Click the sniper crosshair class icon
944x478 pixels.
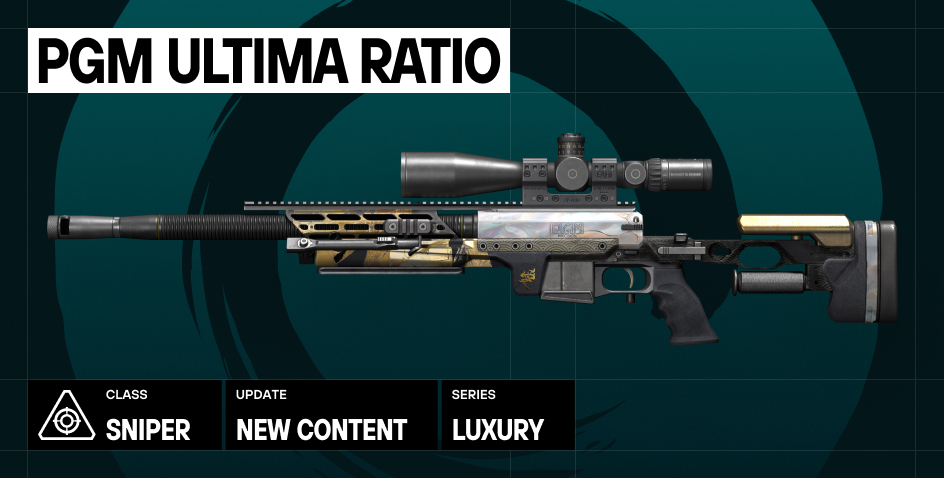[x=66, y=416]
